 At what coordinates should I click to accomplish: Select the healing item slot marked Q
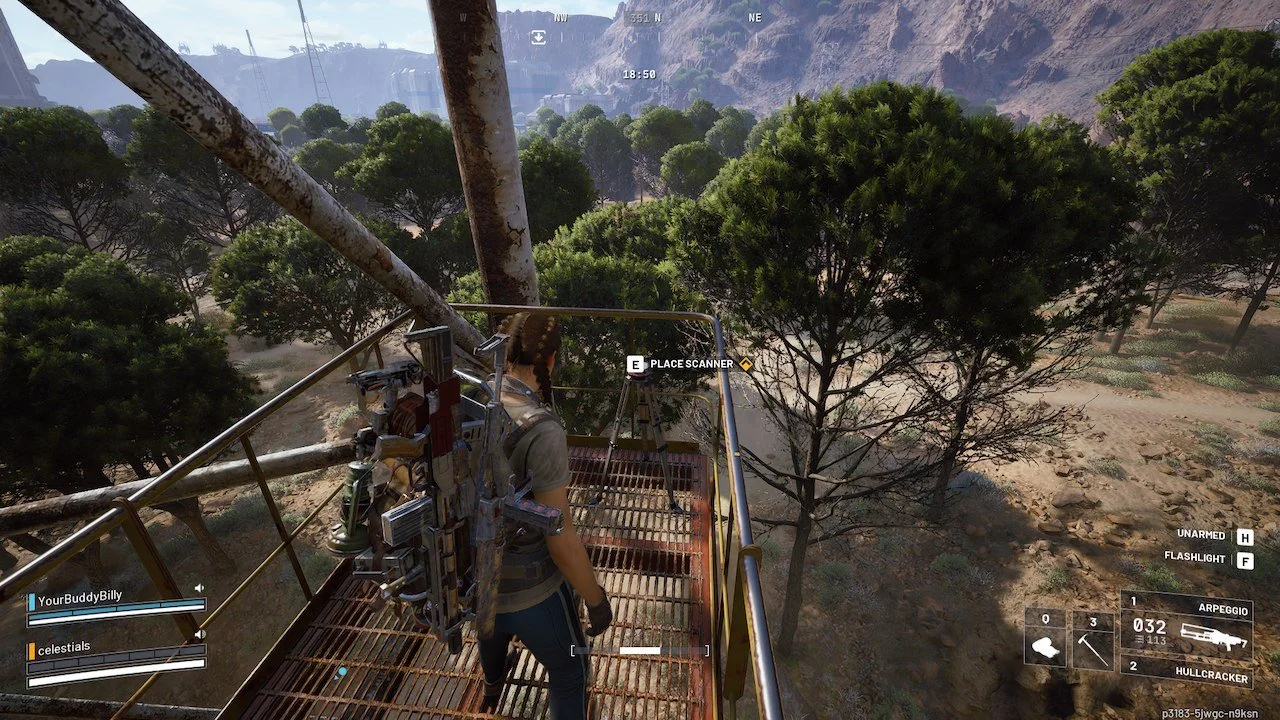pos(1045,641)
